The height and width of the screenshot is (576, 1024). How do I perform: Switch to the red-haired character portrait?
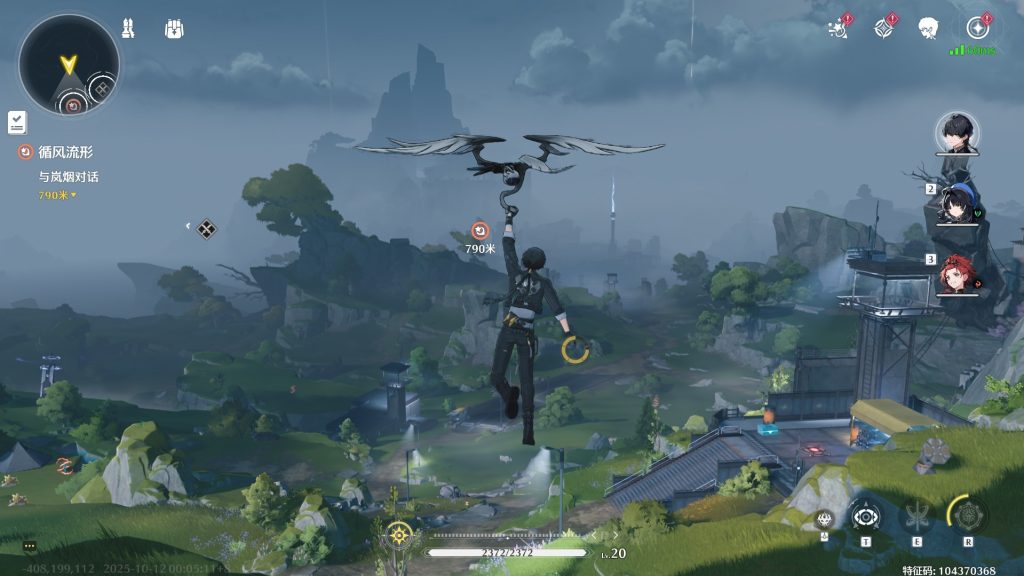point(957,274)
